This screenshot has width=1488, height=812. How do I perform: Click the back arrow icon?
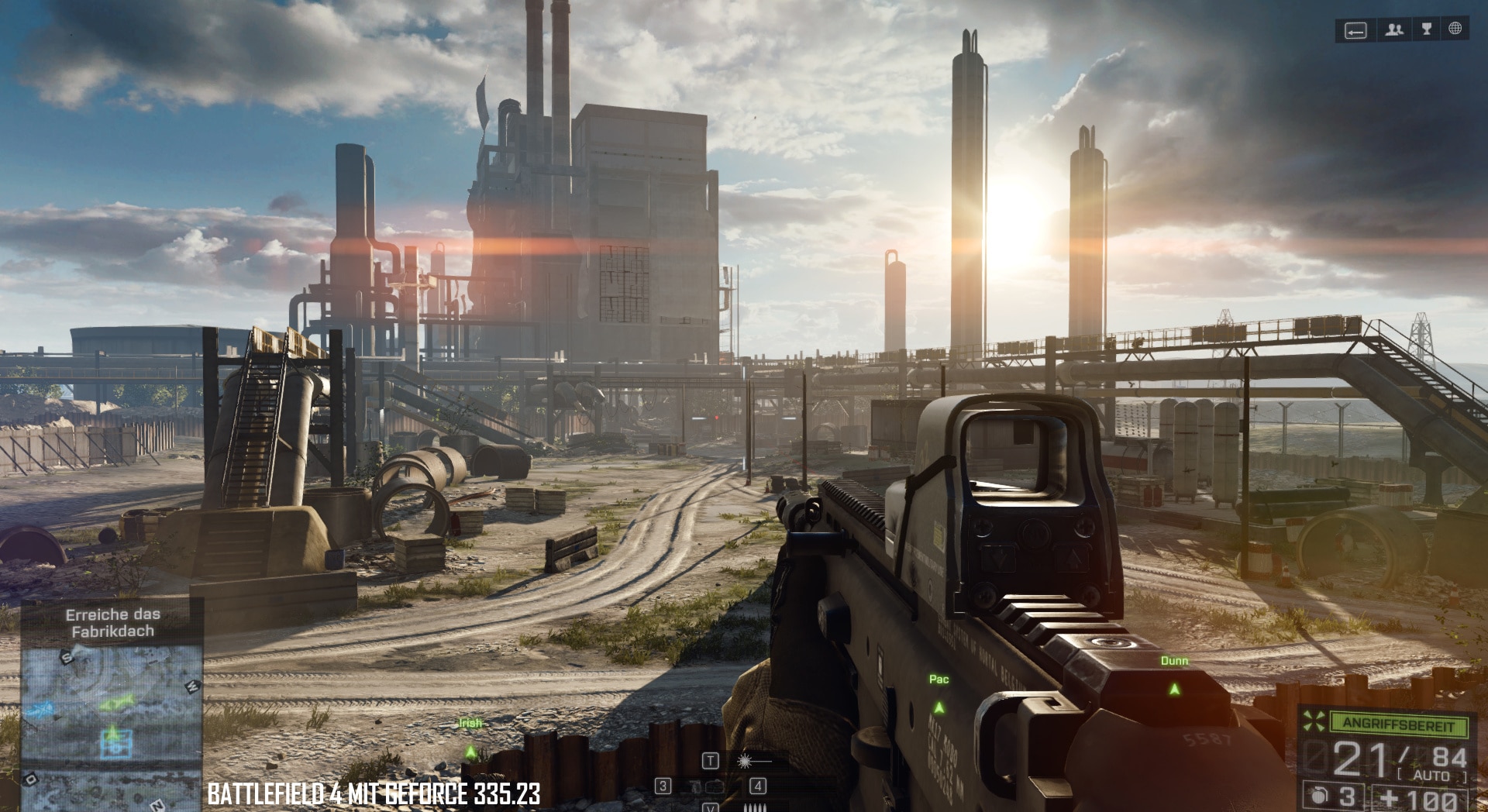1355,31
